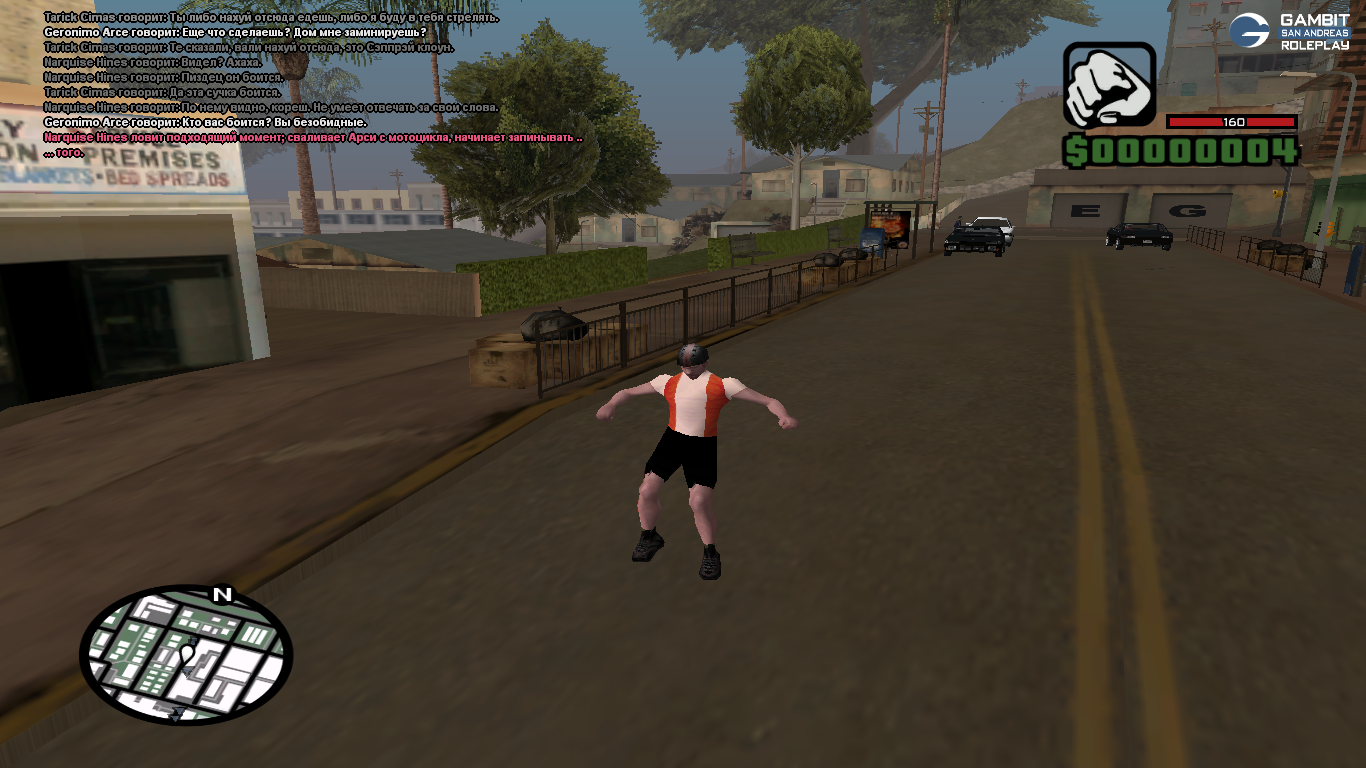
Task: Select the pink Narquise Hines action message
Action: point(313,137)
